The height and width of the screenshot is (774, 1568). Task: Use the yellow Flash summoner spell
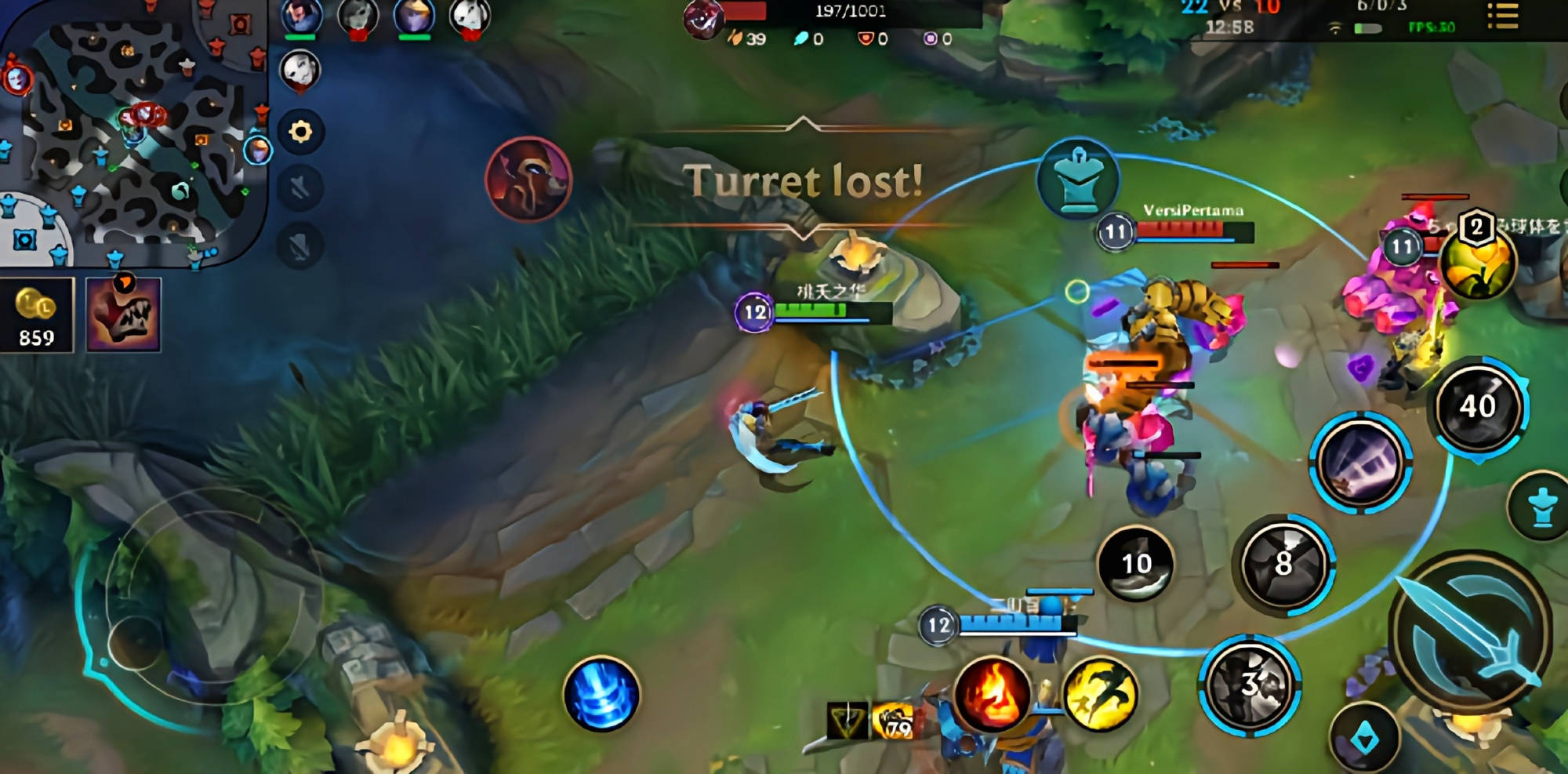[1100, 695]
